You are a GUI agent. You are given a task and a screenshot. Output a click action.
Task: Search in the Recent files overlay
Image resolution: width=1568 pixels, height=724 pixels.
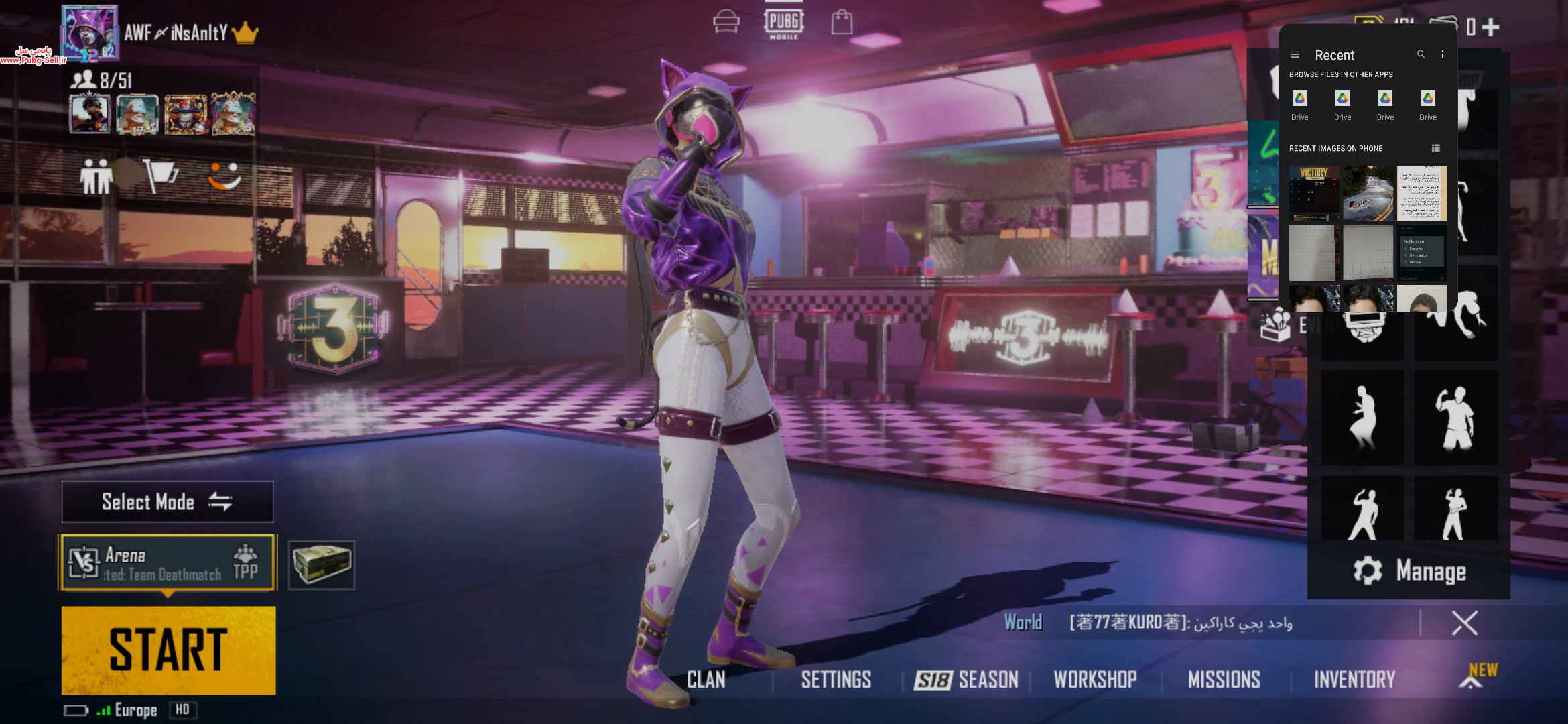coord(1421,55)
